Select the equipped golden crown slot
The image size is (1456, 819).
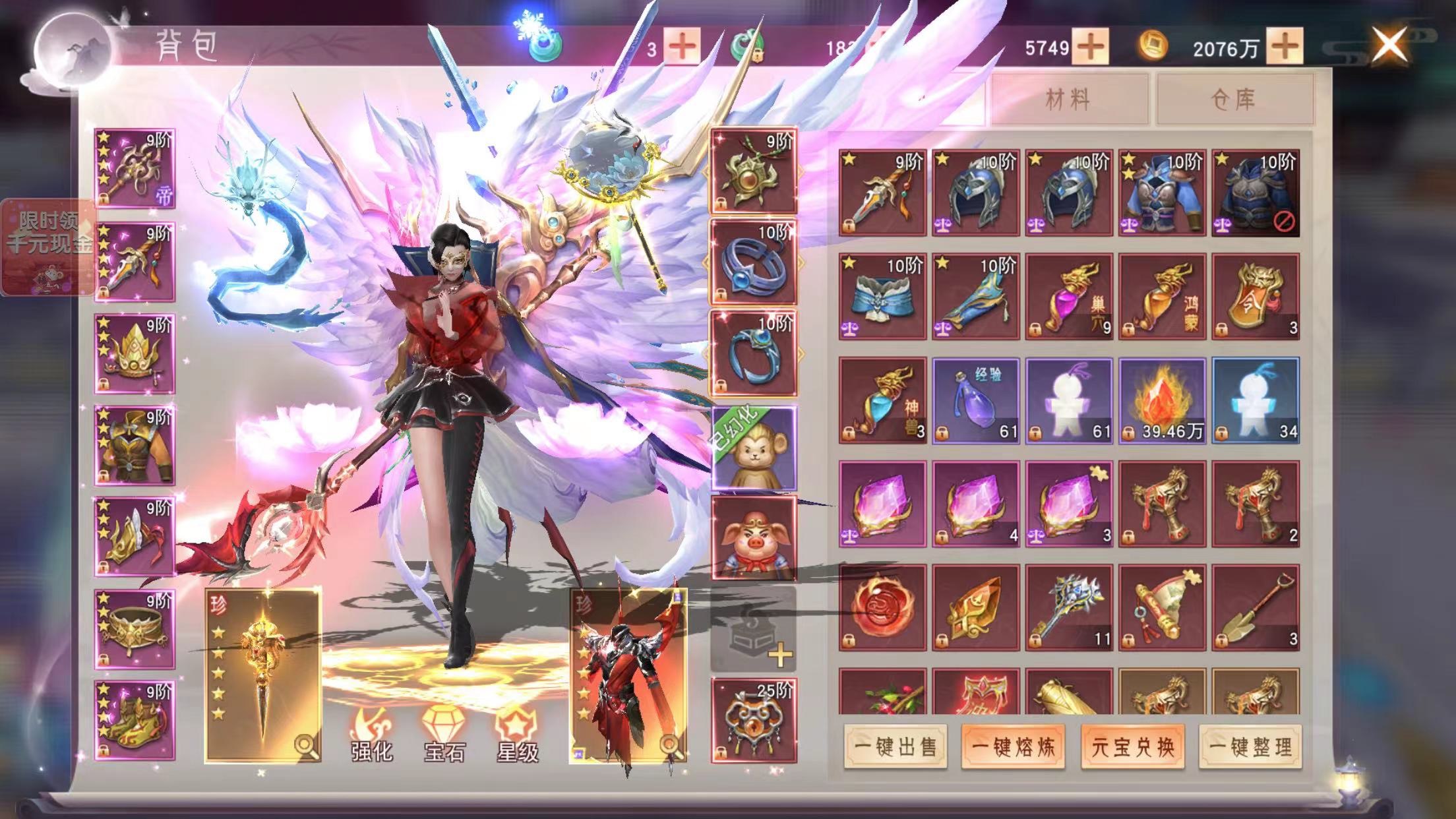click(135, 354)
